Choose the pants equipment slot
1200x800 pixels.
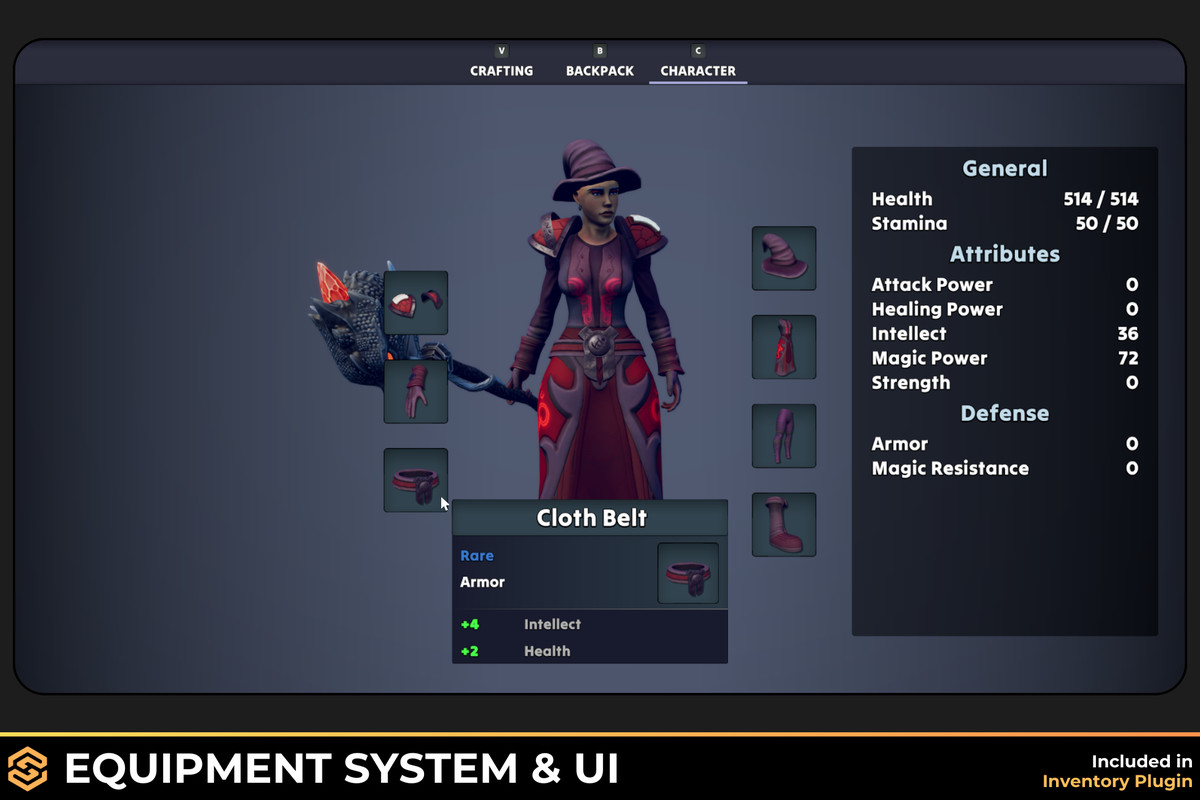point(784,436)
